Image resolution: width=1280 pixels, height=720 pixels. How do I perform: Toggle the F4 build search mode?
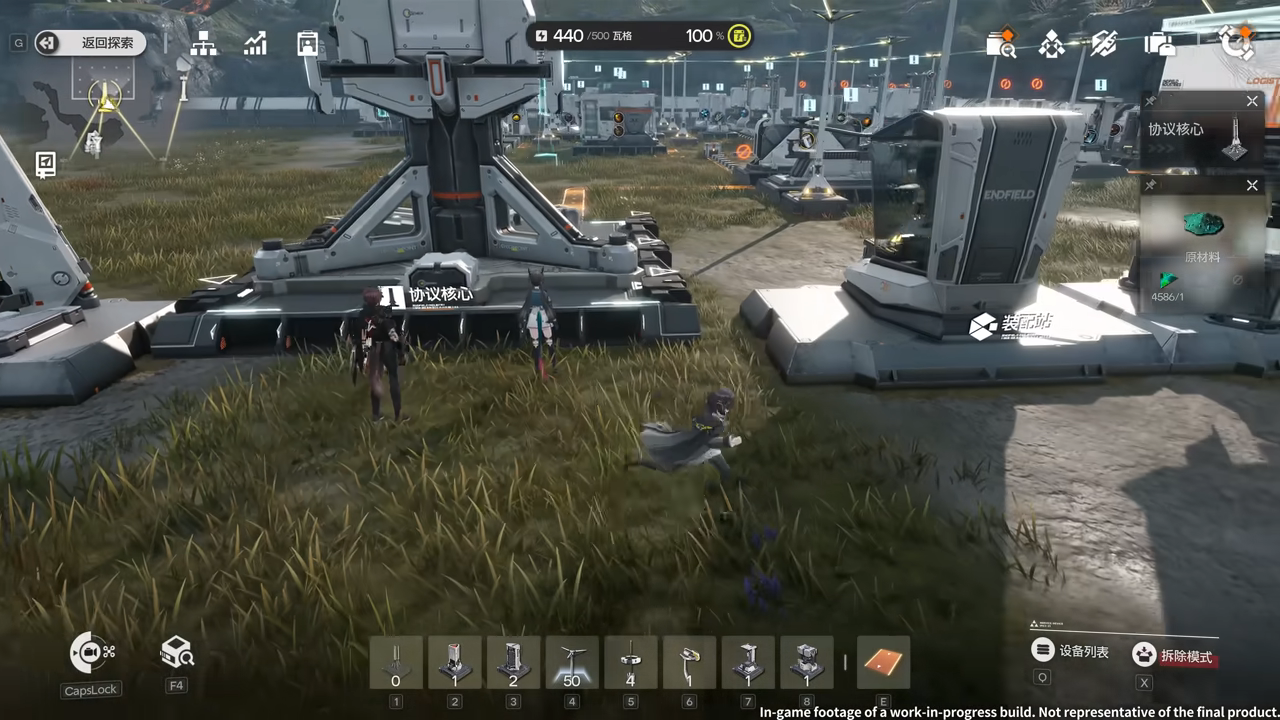[x=176, y=652]
